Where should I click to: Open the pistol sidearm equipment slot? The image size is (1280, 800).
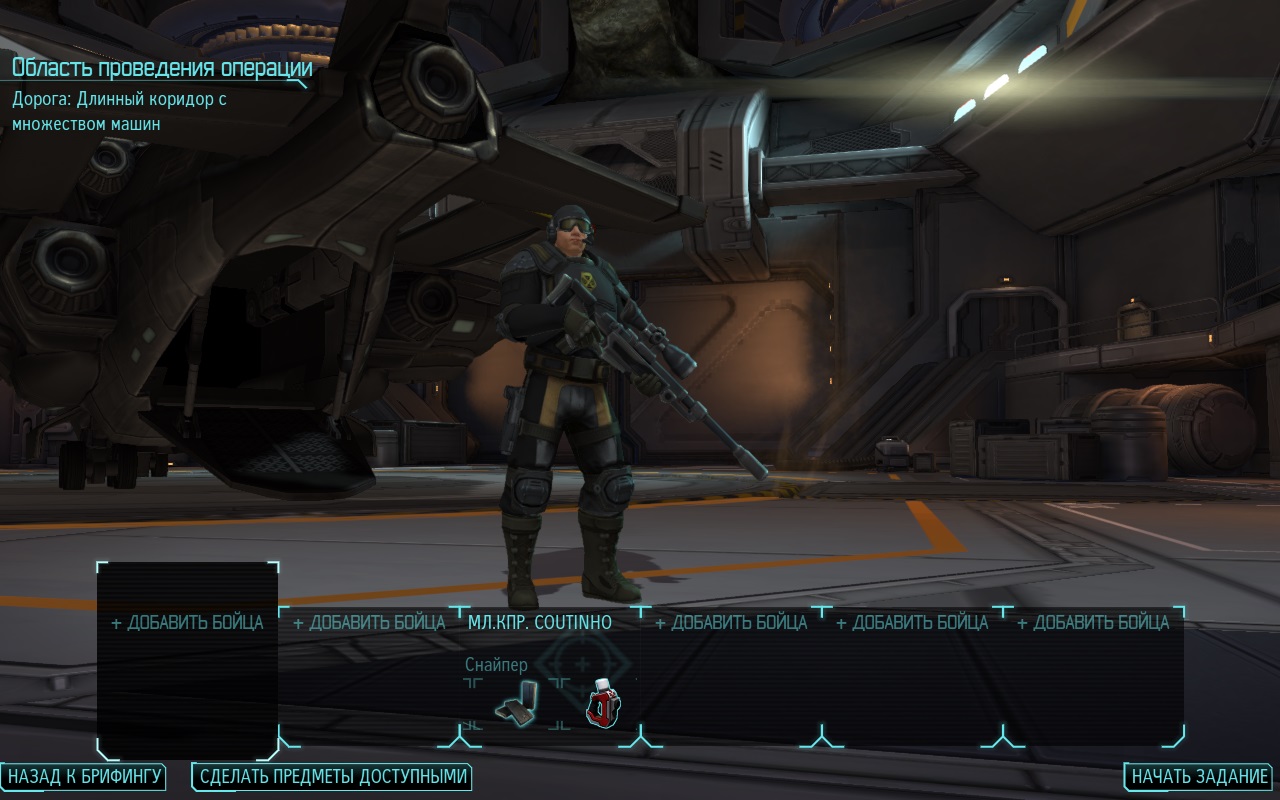click(517, 703)
